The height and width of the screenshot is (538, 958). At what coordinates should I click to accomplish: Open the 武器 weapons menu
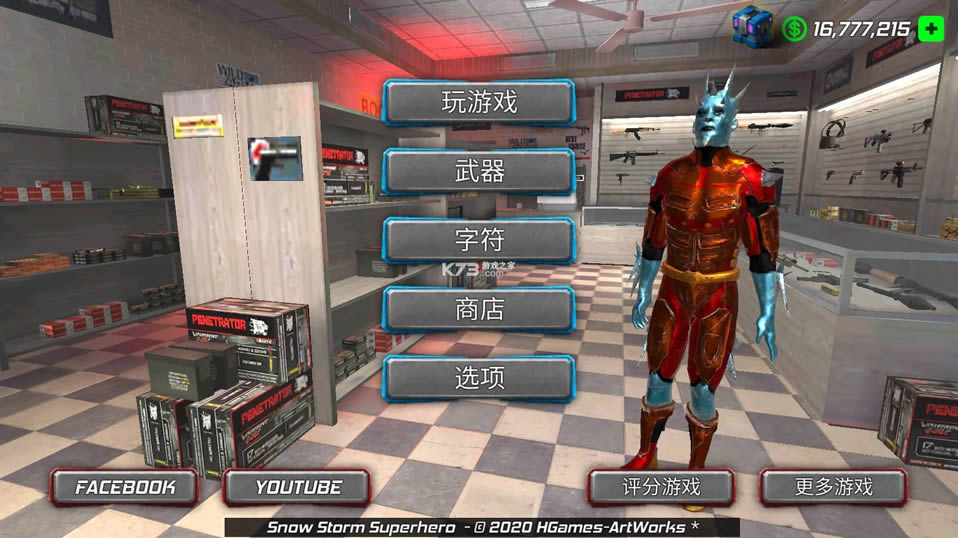pos(478,171)
